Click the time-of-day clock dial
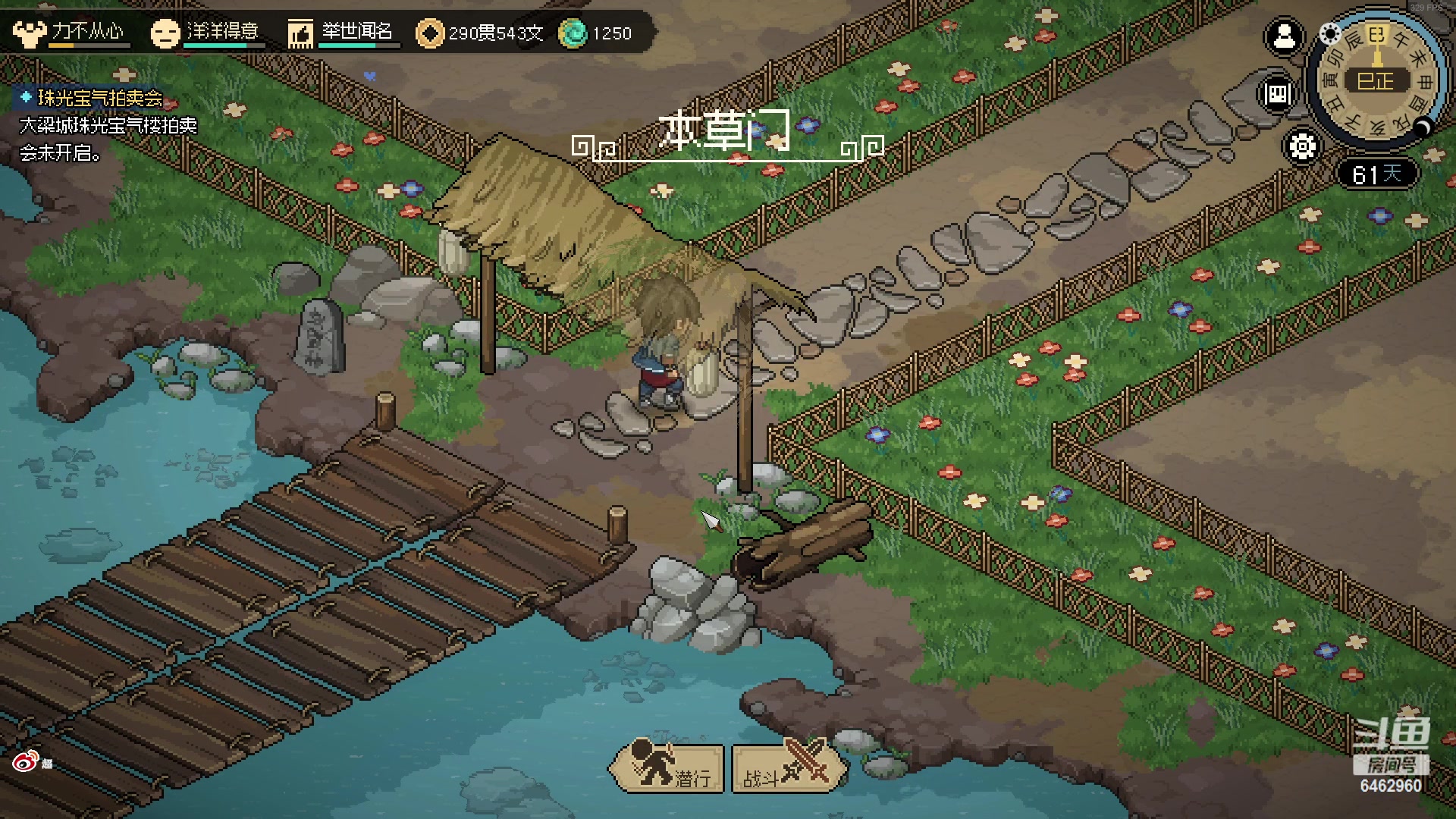Image resolution: width=1456 pixels, height=819 pixels. pos(1376,80)
